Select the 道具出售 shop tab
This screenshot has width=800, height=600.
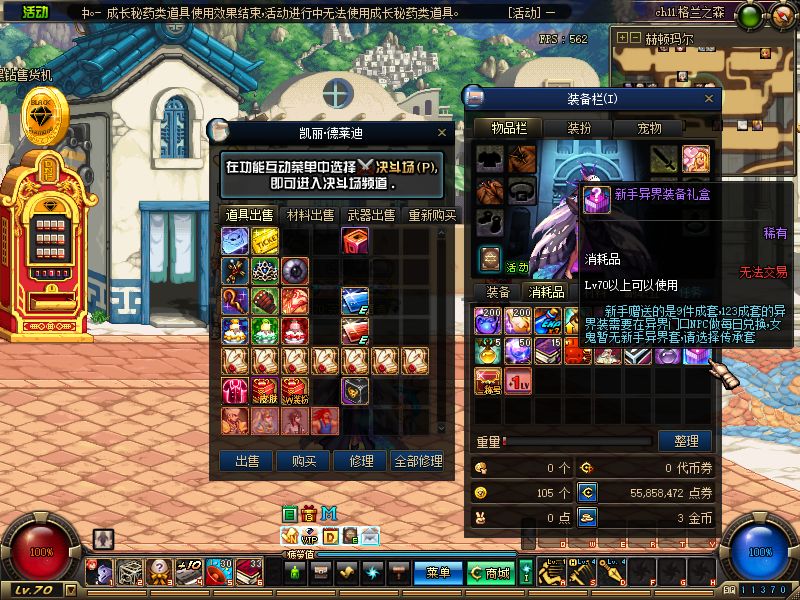pyautogui.click(x=249, y=215)
